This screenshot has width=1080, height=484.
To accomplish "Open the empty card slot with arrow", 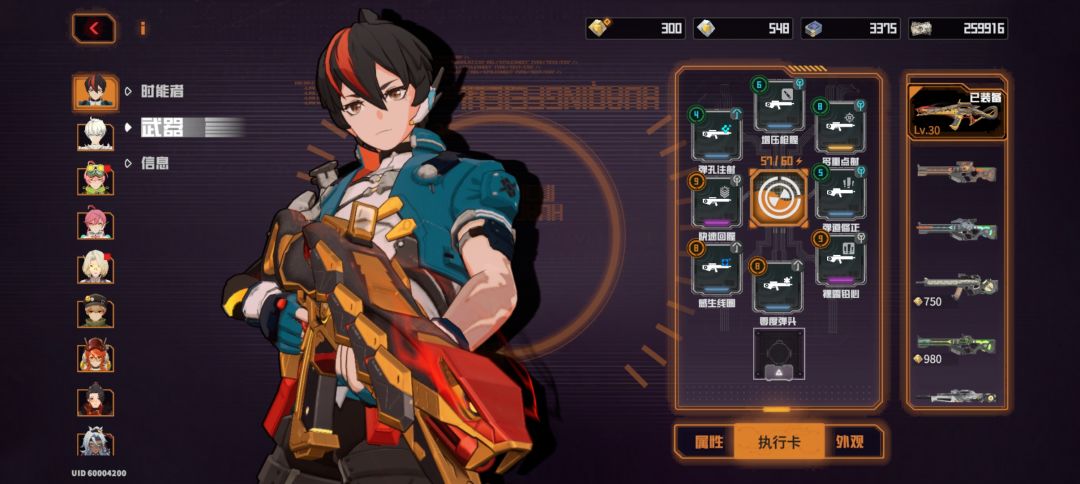I will [x=778, y=354].
